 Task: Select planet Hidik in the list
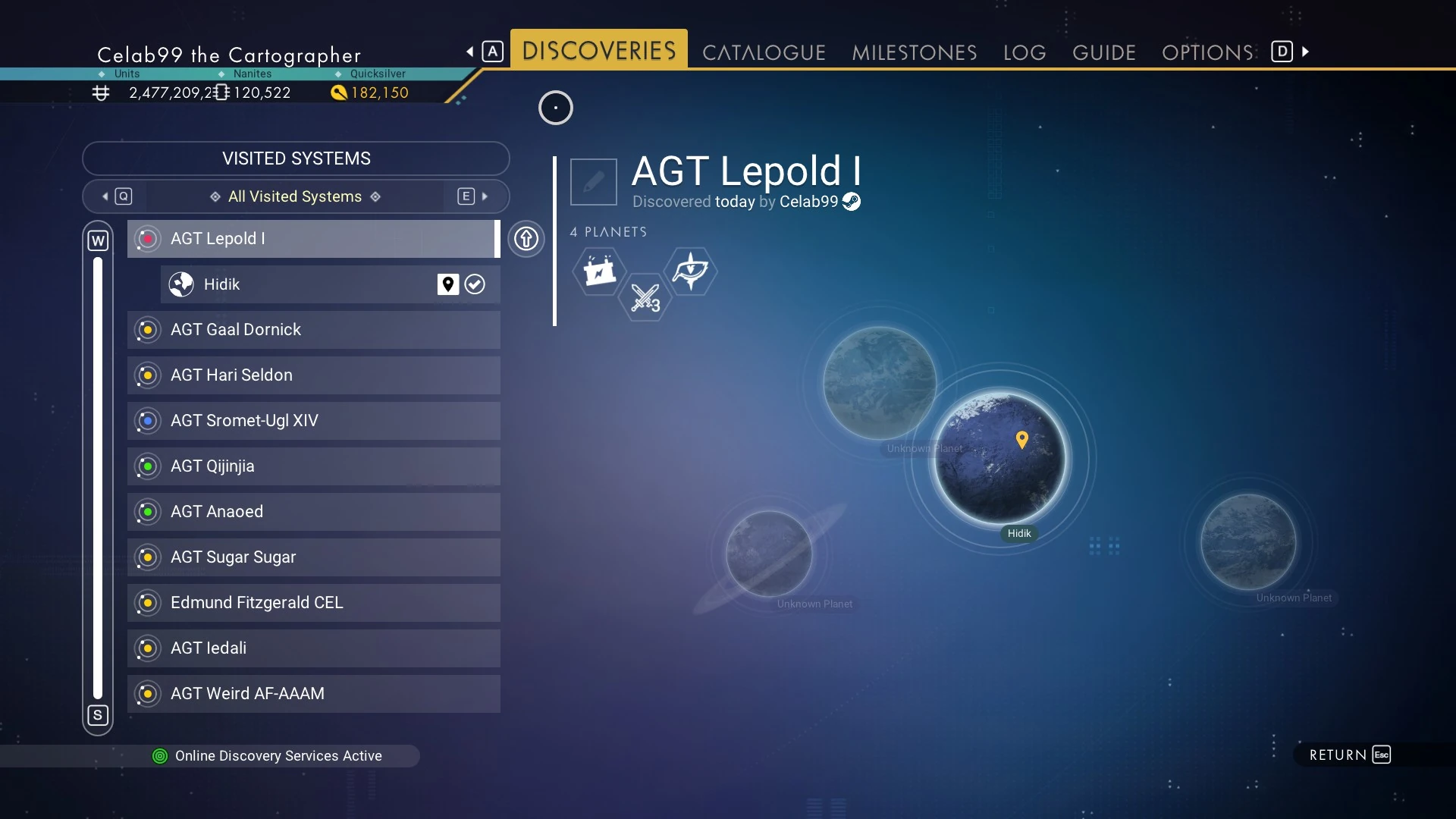pos(303,284)
